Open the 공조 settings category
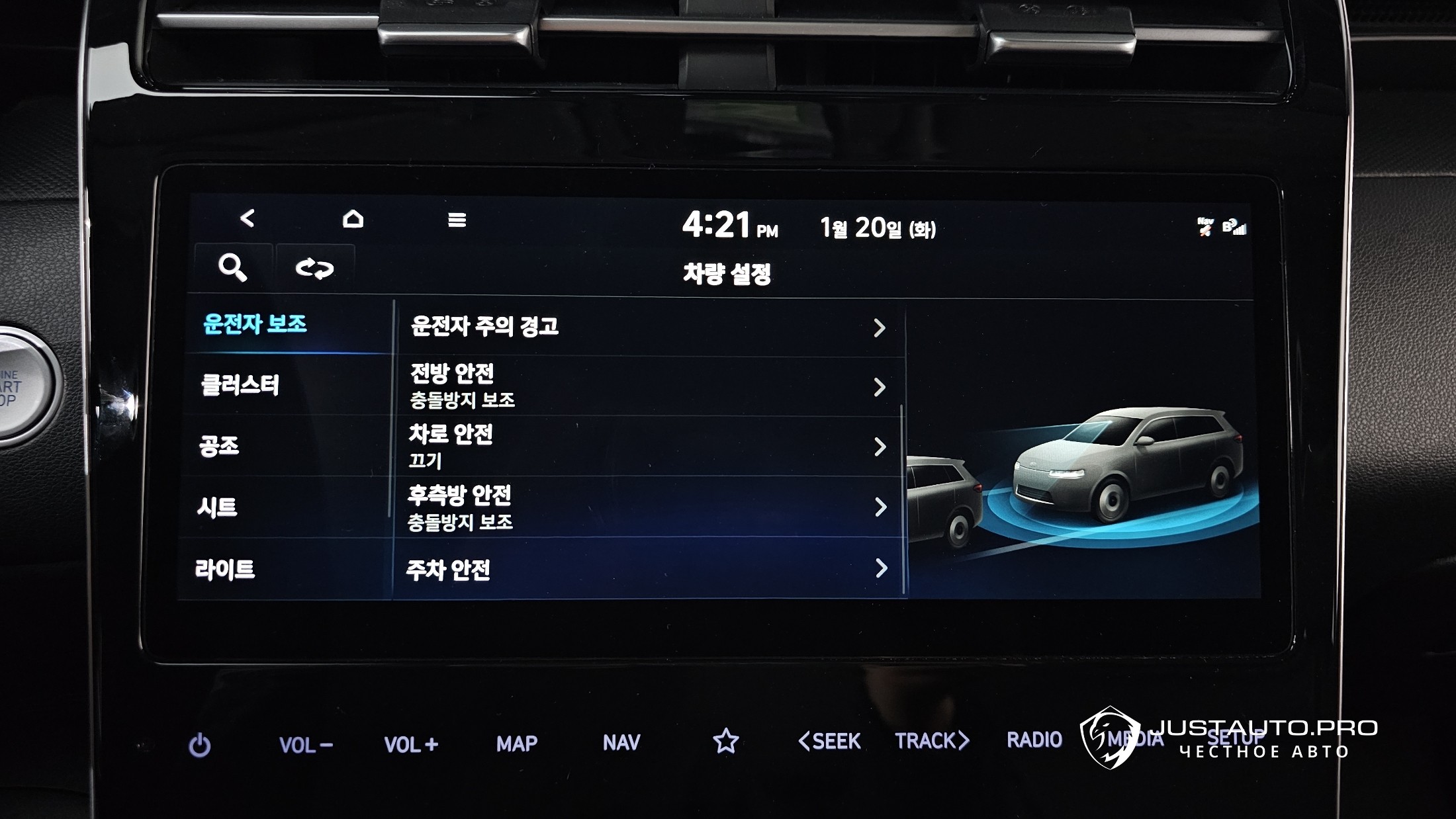Image resolution: width=1456 pixels, height=819 pixels. click(x=219, y=446)
